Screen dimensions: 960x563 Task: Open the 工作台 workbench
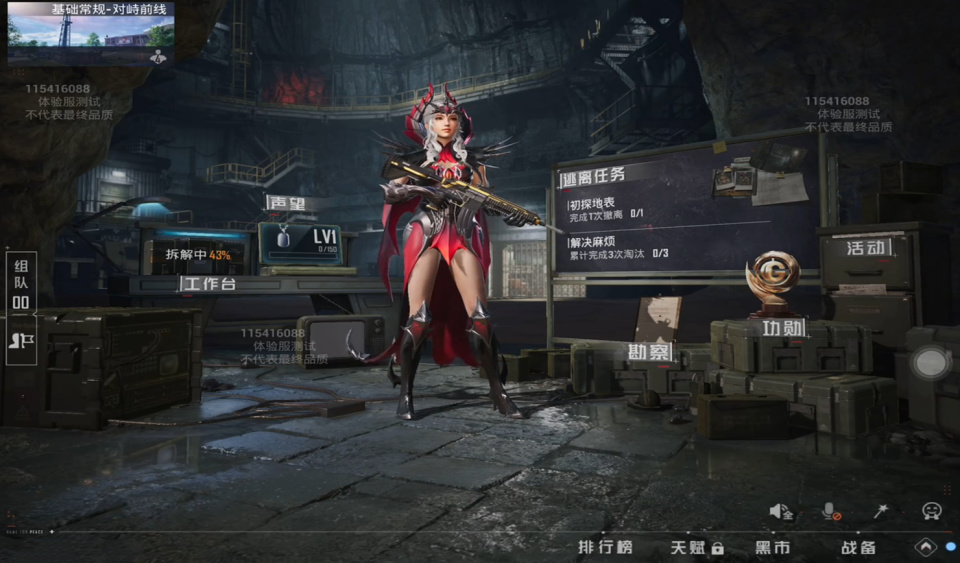208,285
